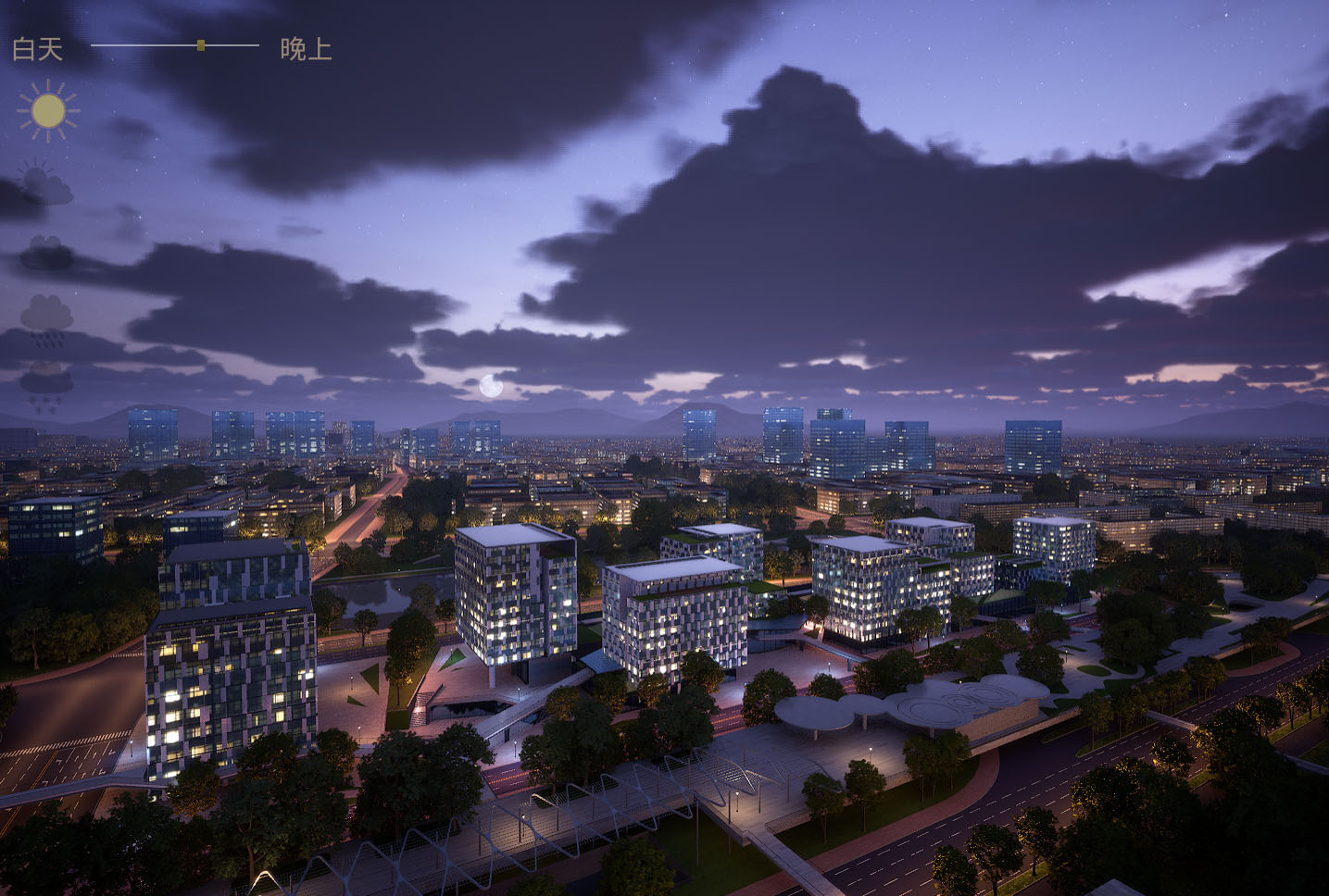Select the sunny weather icon
Viewport: 1329px width, 896px height.
(x=47, y=111)
